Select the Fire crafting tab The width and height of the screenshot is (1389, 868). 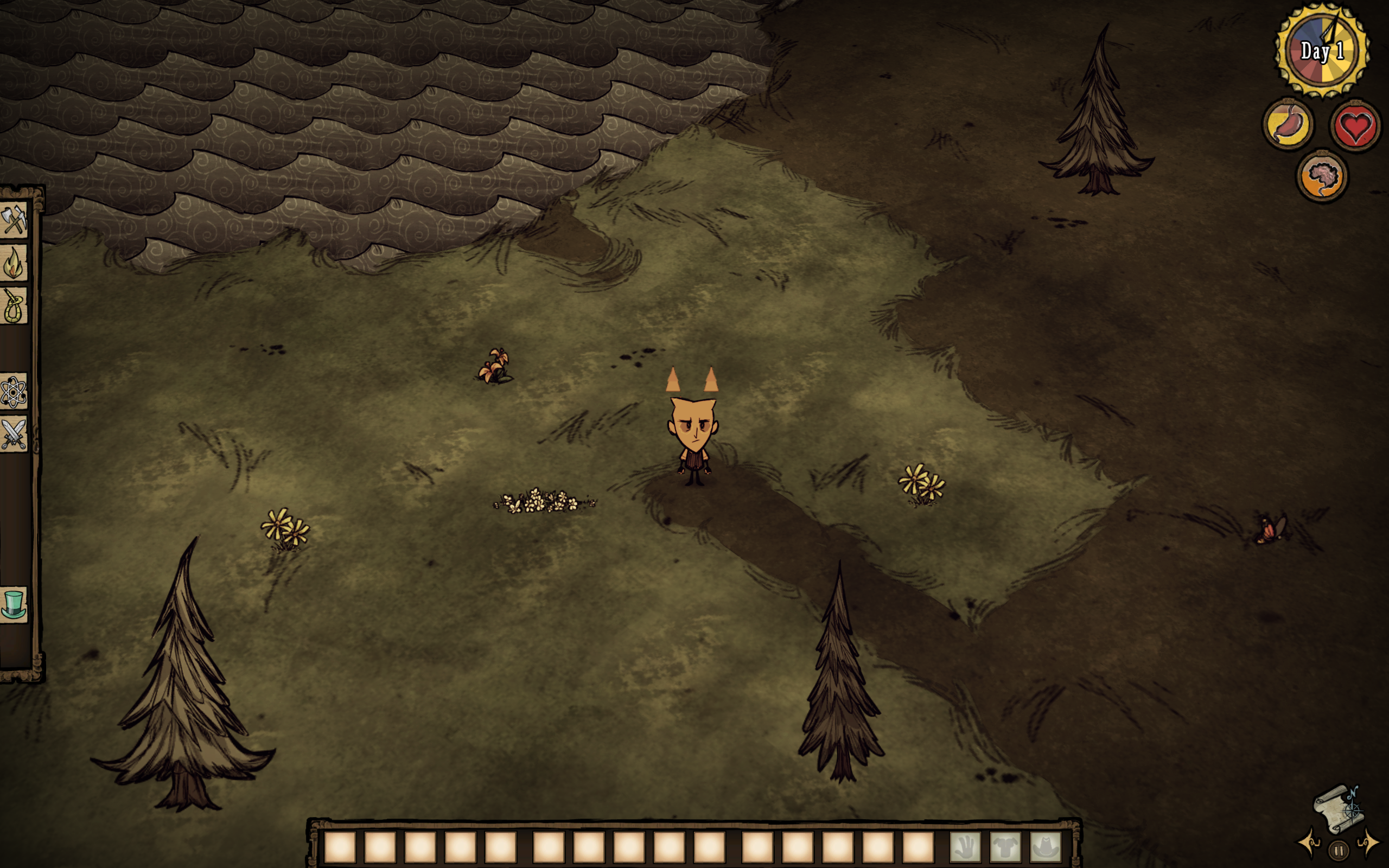(x=14, y=263)
